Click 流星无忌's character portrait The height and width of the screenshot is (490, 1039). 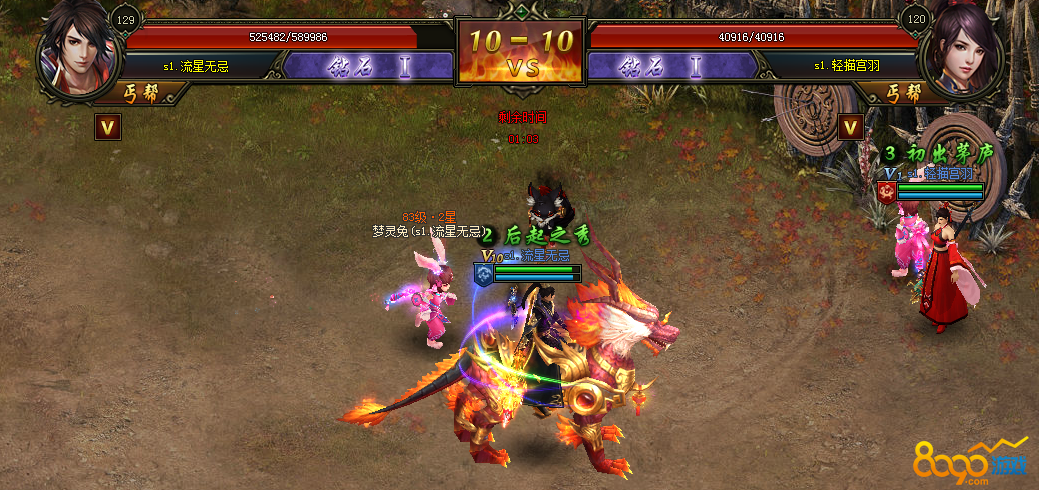tap(76, 51)
